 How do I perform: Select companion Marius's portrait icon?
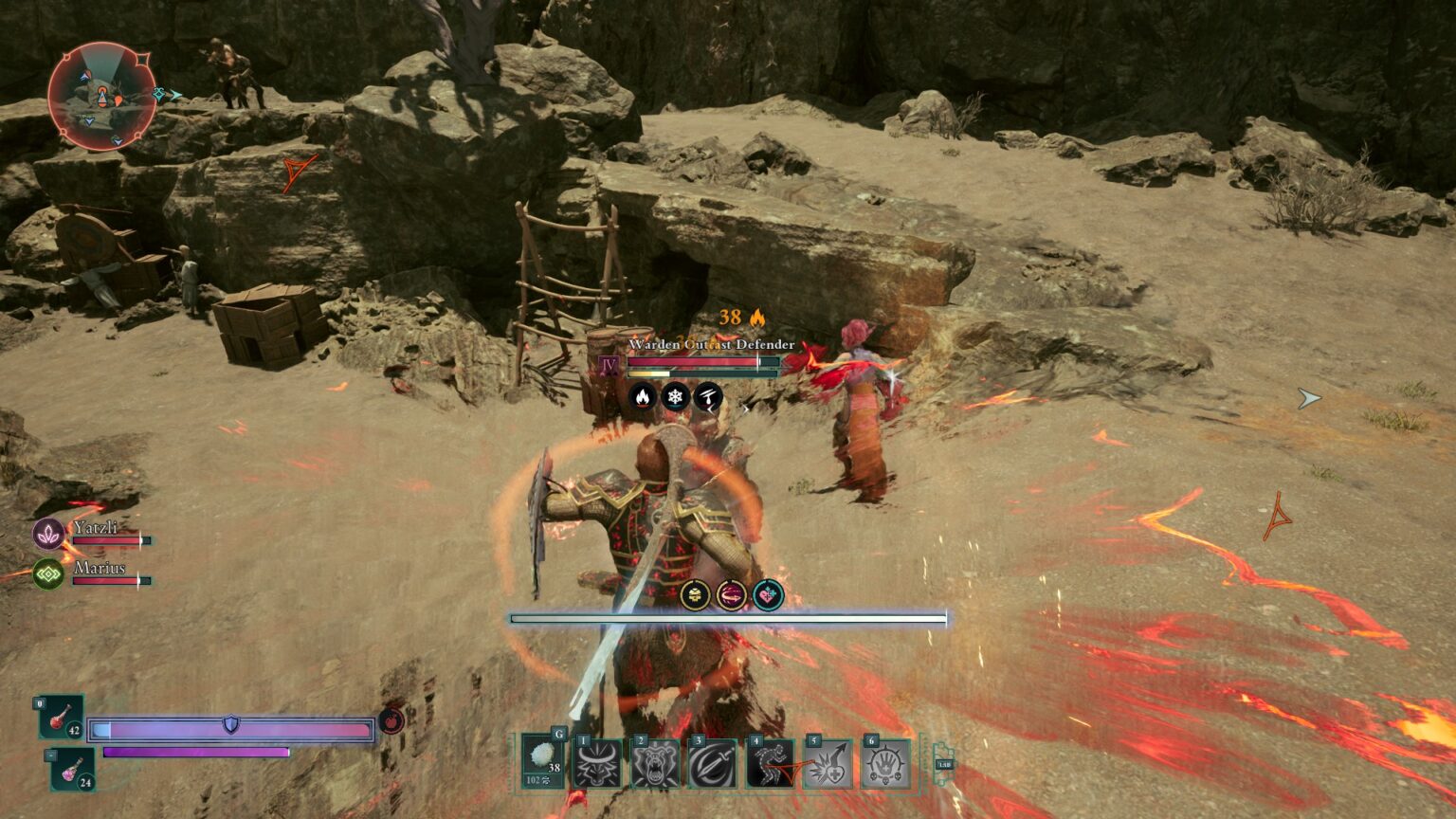pyautogui.click(x=48, y=573)
